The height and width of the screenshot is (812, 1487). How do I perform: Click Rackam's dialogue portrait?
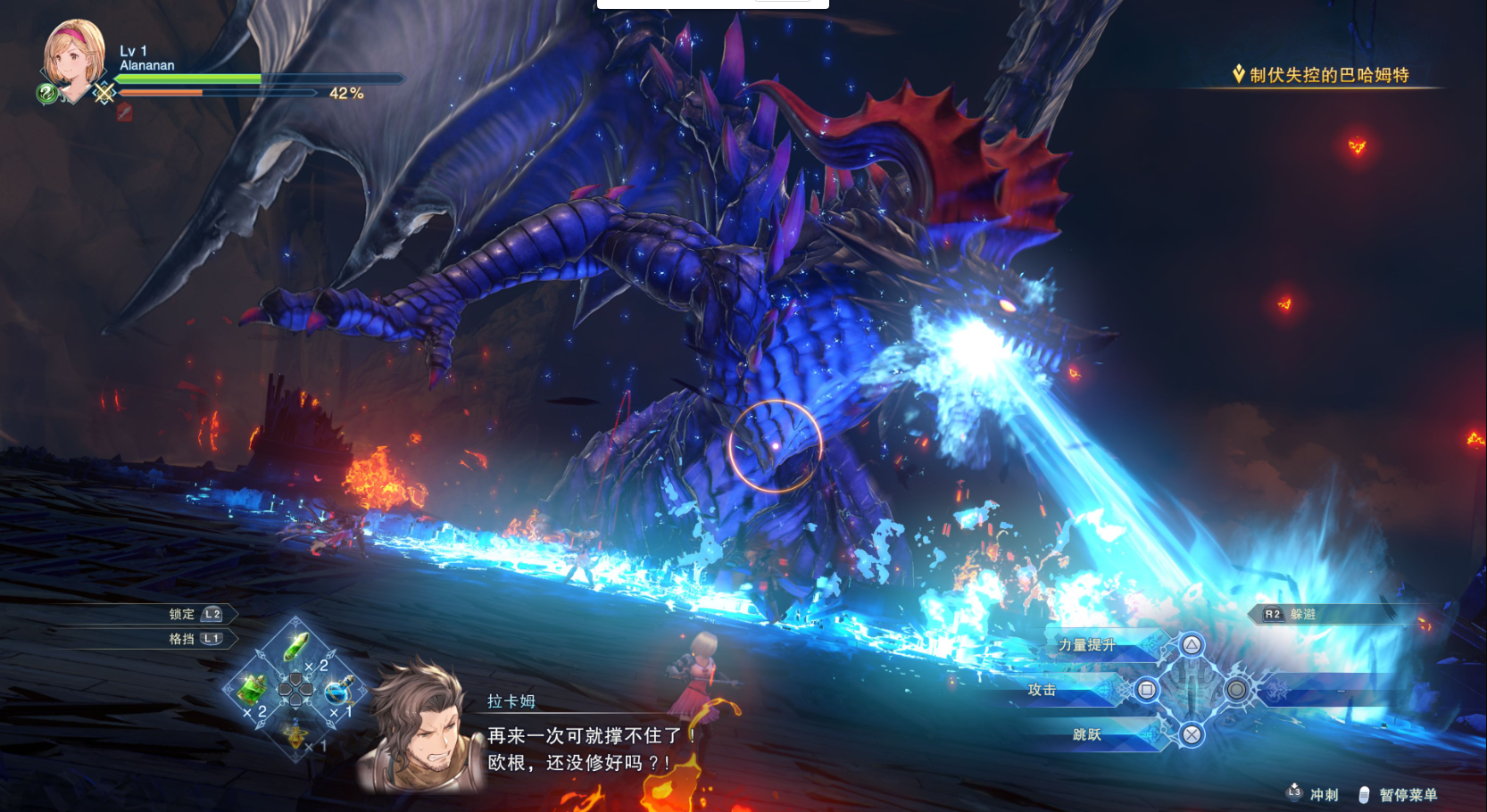(x=420, y=729)
